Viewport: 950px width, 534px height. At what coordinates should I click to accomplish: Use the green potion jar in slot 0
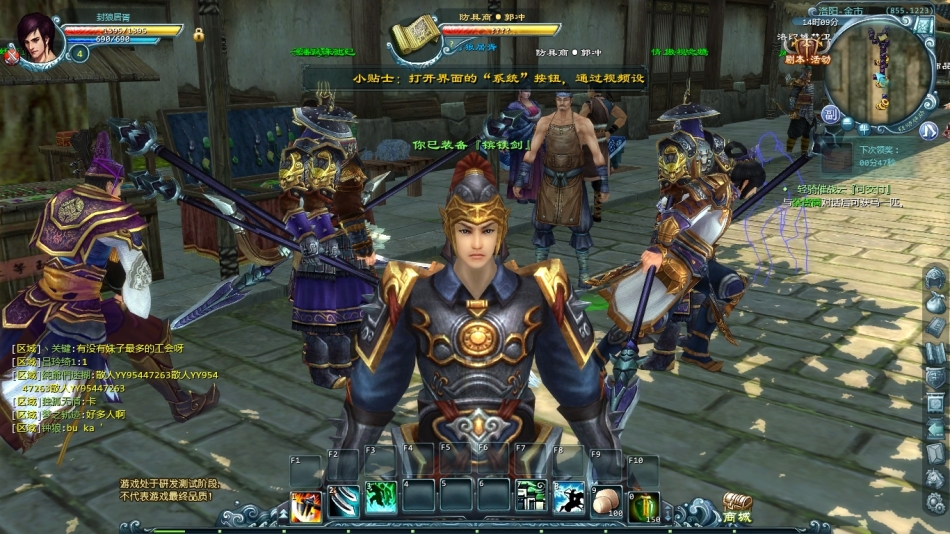(643, 504)
